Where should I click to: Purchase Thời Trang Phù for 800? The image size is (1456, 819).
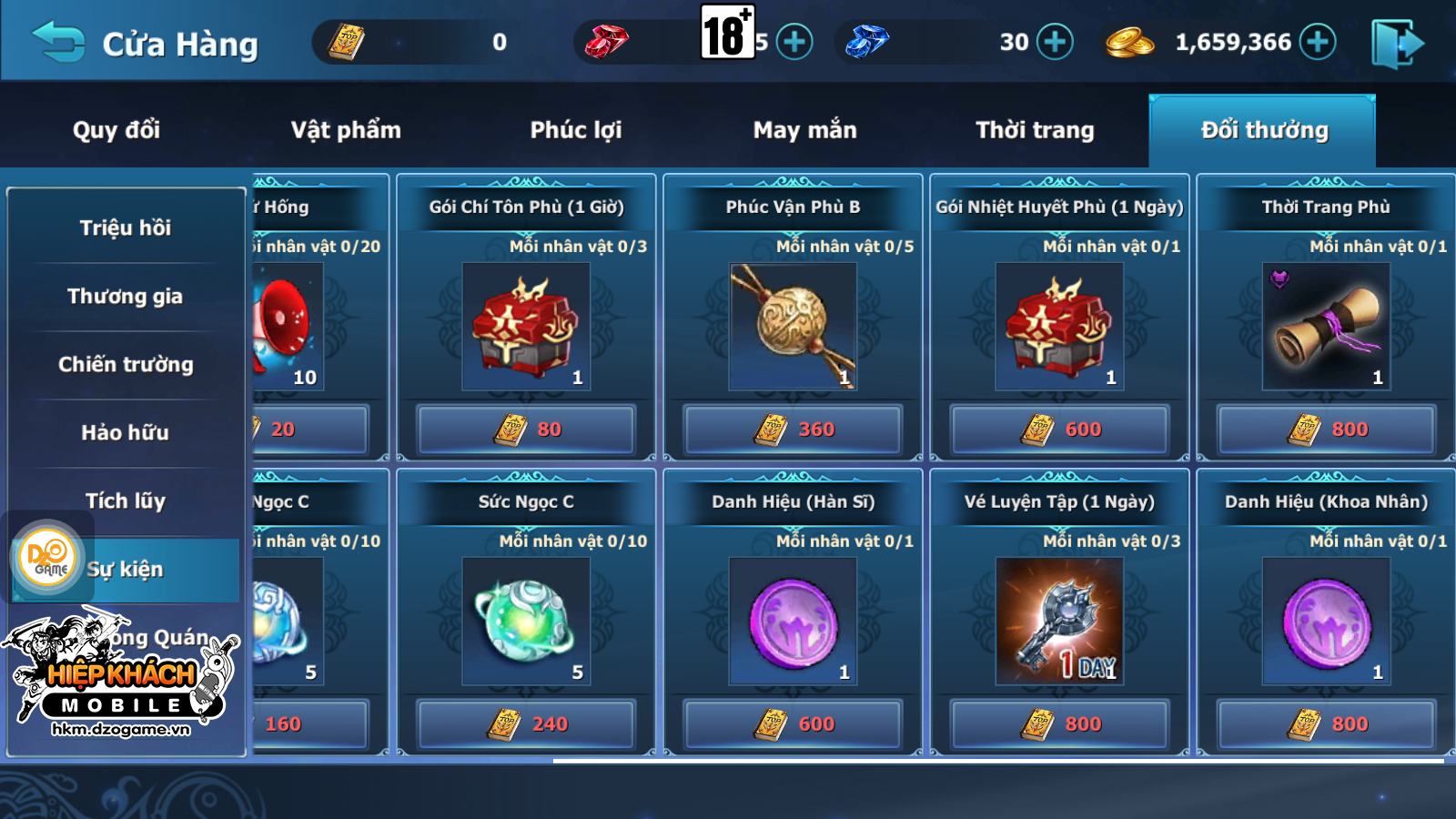tap(1326, 430)
